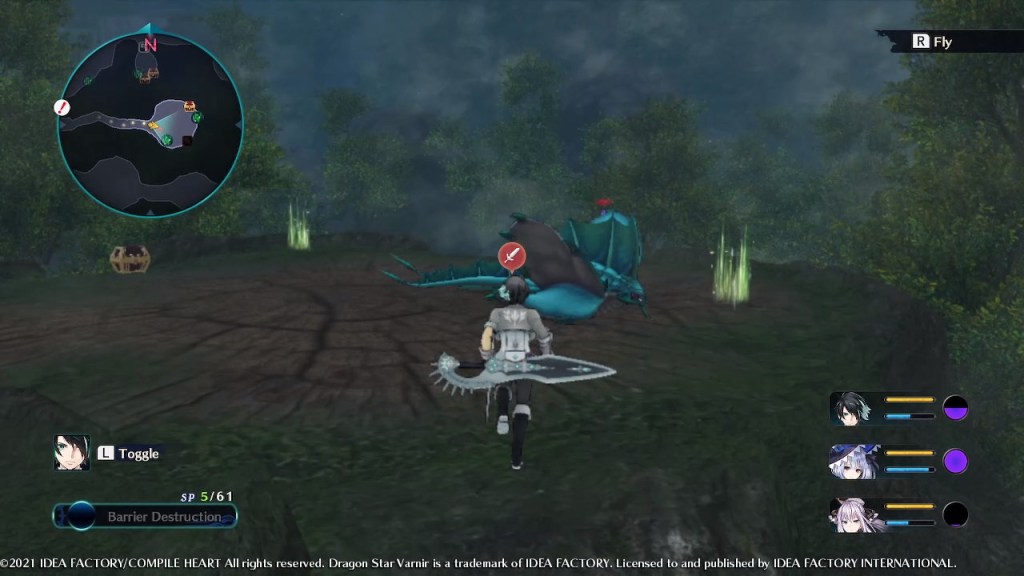The height and width of the screenshot is (576, 1024).
Task: Click the active character portrait beside Toggle
Action: point(72,453)
